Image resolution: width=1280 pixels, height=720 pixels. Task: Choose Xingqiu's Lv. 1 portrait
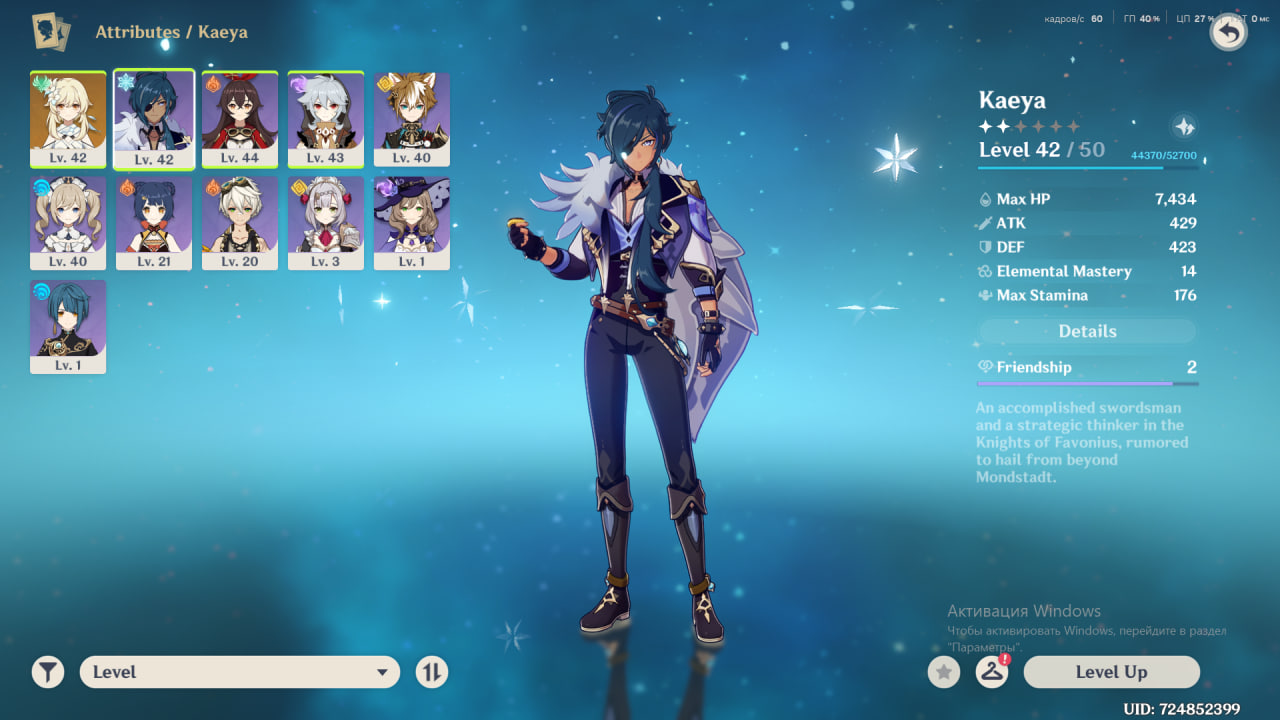pos(68,327)
